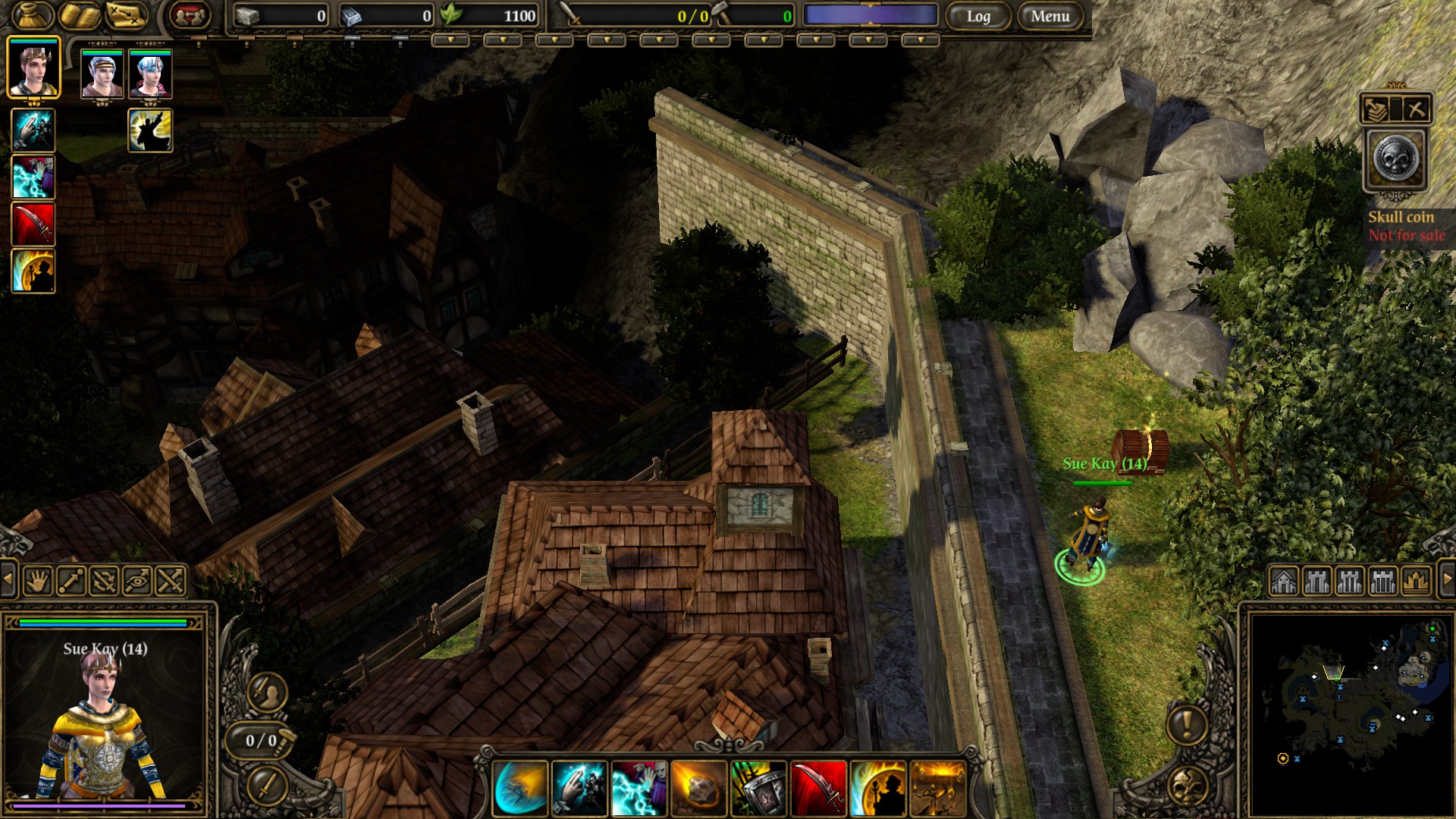Open the treasure map icon
Screen dimensions: 1456x819
126,16
